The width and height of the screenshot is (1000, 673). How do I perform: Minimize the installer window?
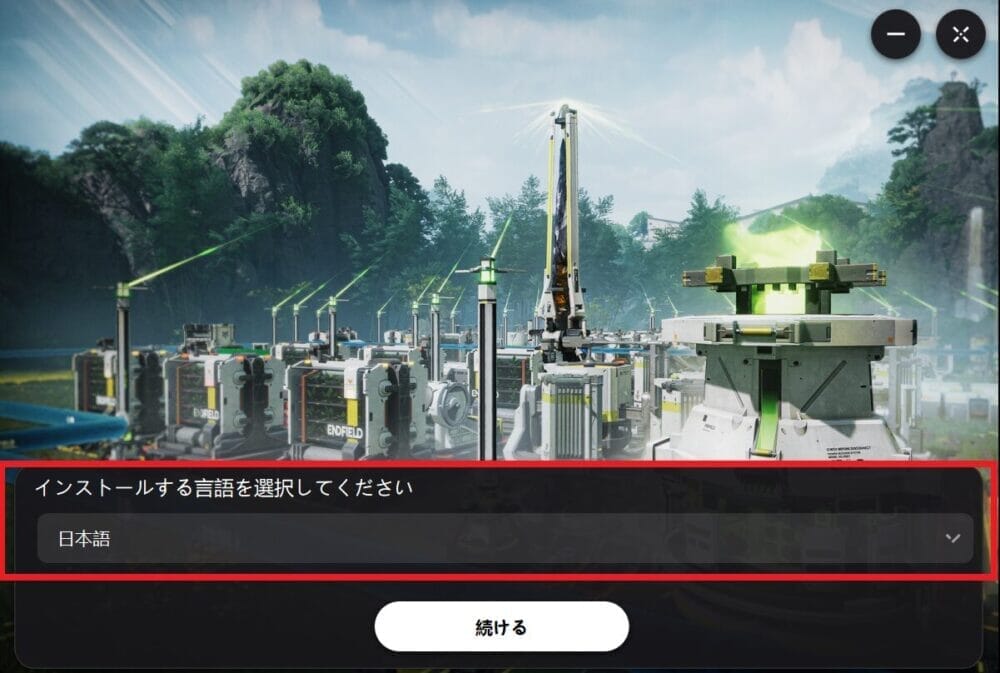[x=895, y=35]
